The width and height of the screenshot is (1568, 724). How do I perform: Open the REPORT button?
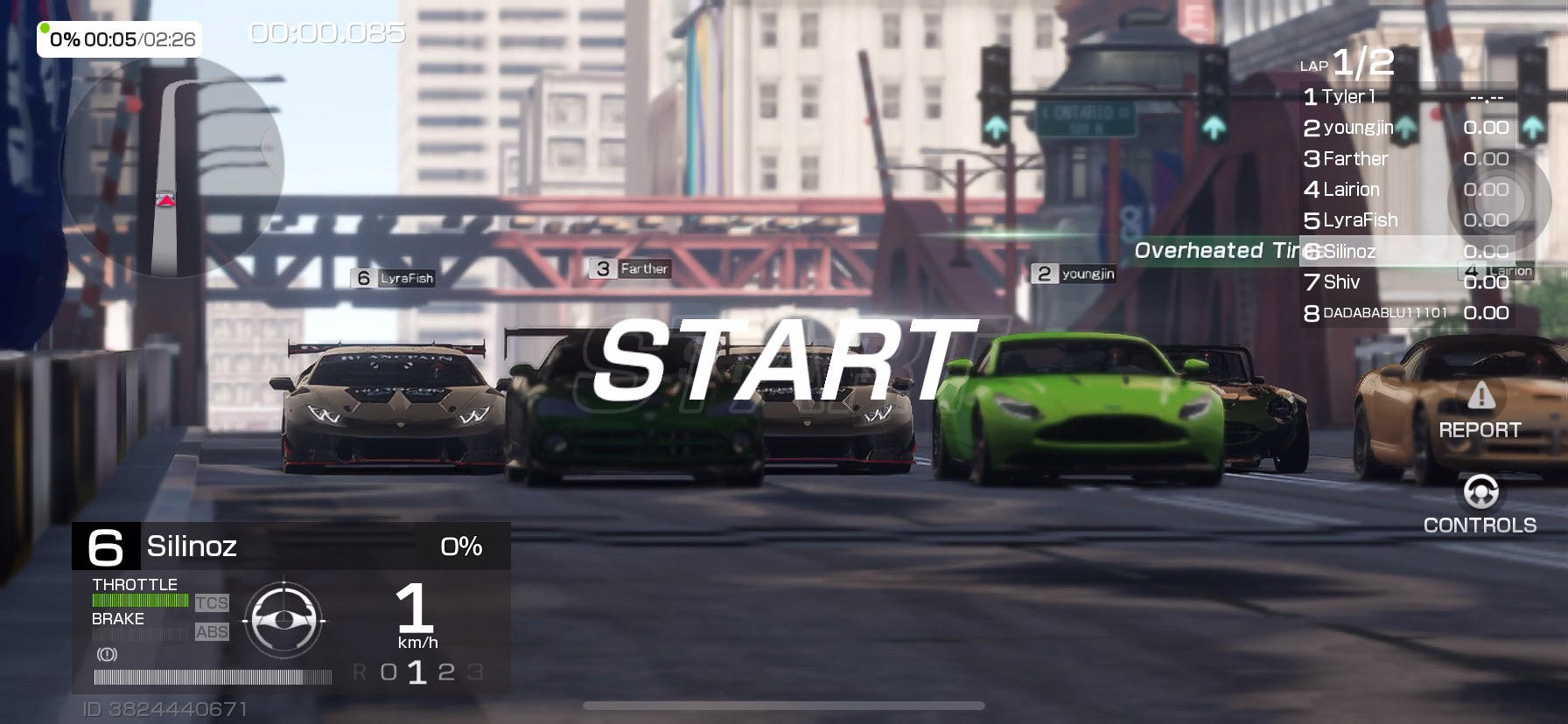pyautogui.click(x=1480, y=411)
